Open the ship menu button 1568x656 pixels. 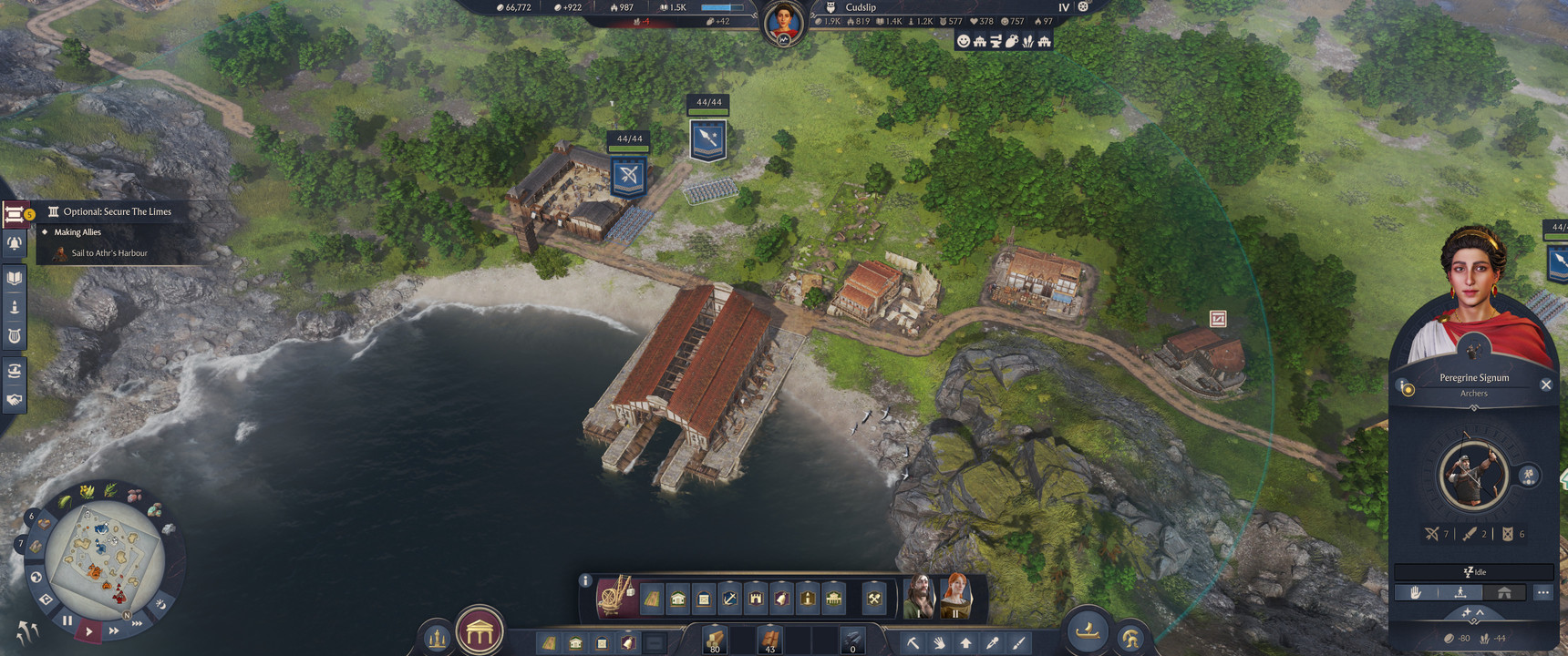pos(1088,630)
